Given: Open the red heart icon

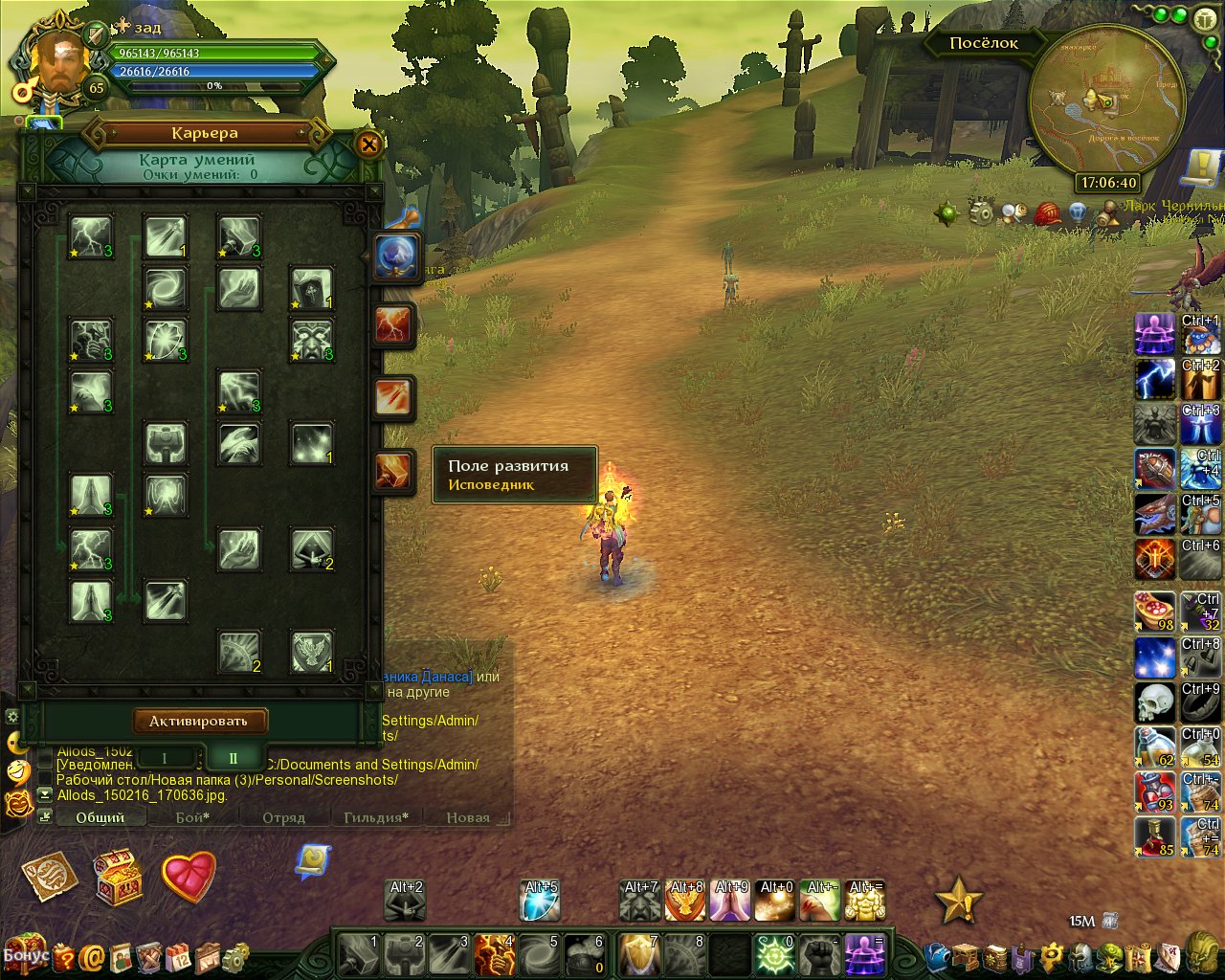Looking at the screenshot, I should (189, 876).
